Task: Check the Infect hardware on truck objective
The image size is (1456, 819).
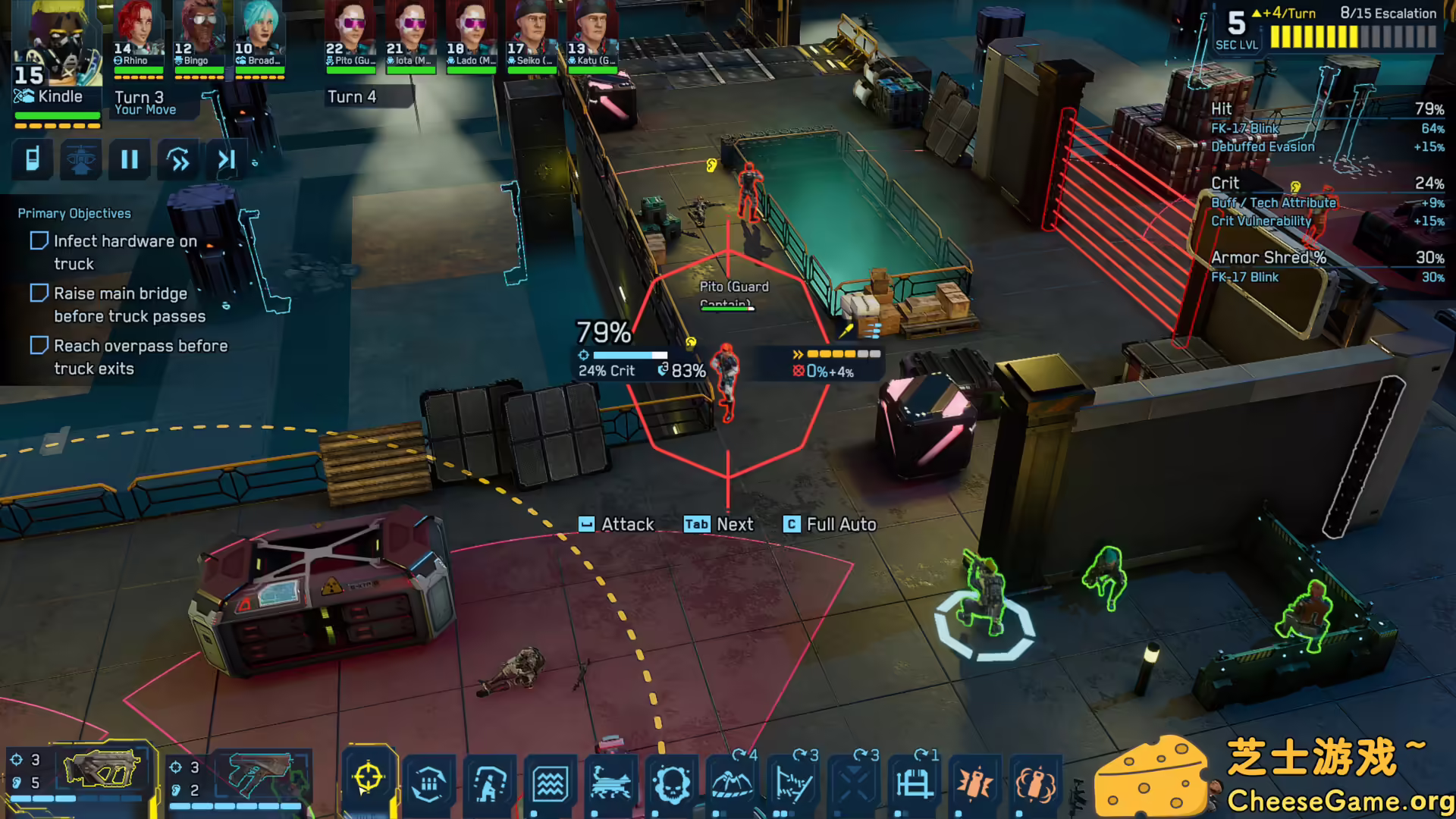Action: coord(39,240)
